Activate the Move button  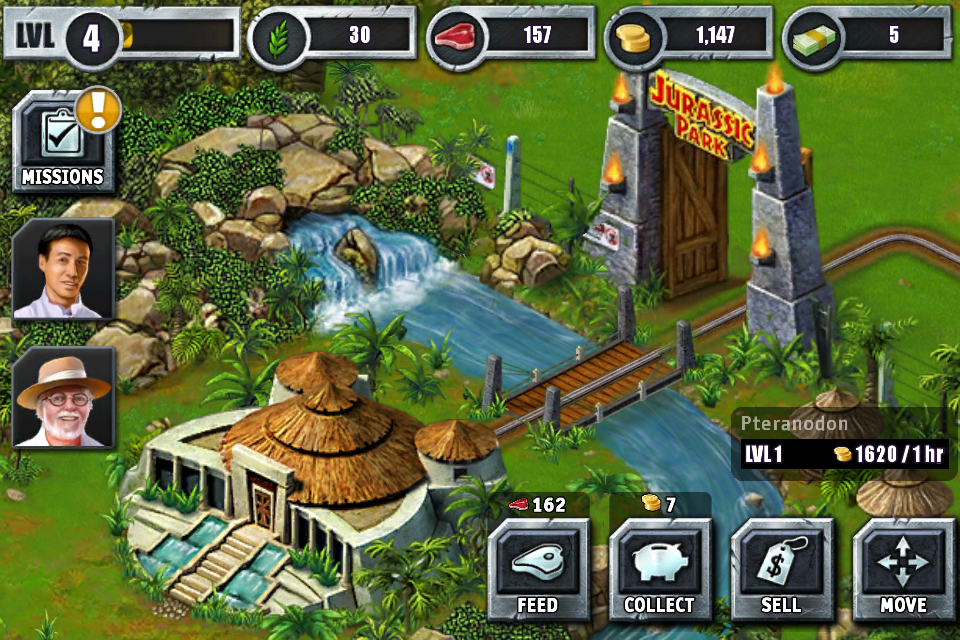click(903, 570)
